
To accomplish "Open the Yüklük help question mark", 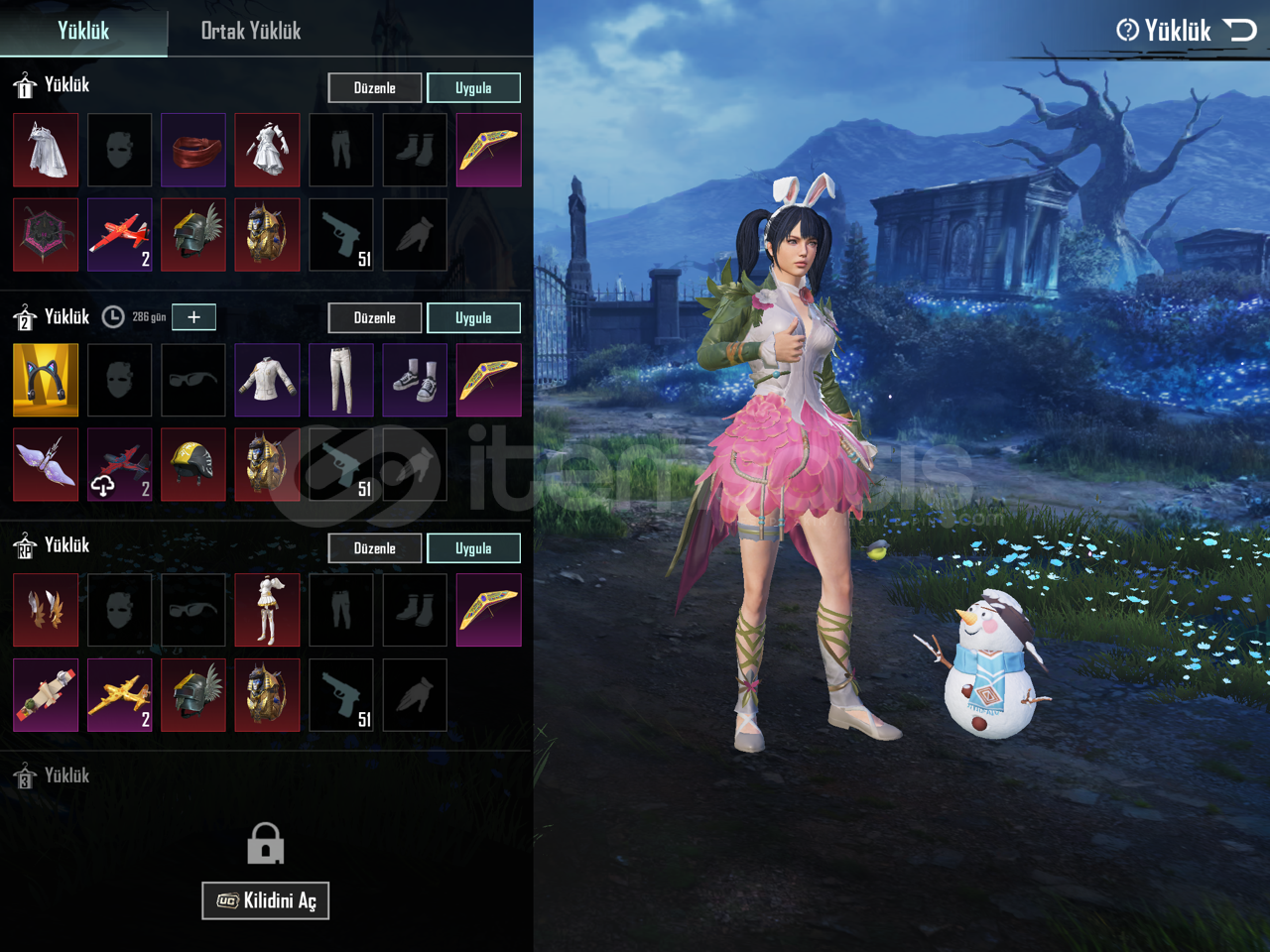I will coord(1127,31).
